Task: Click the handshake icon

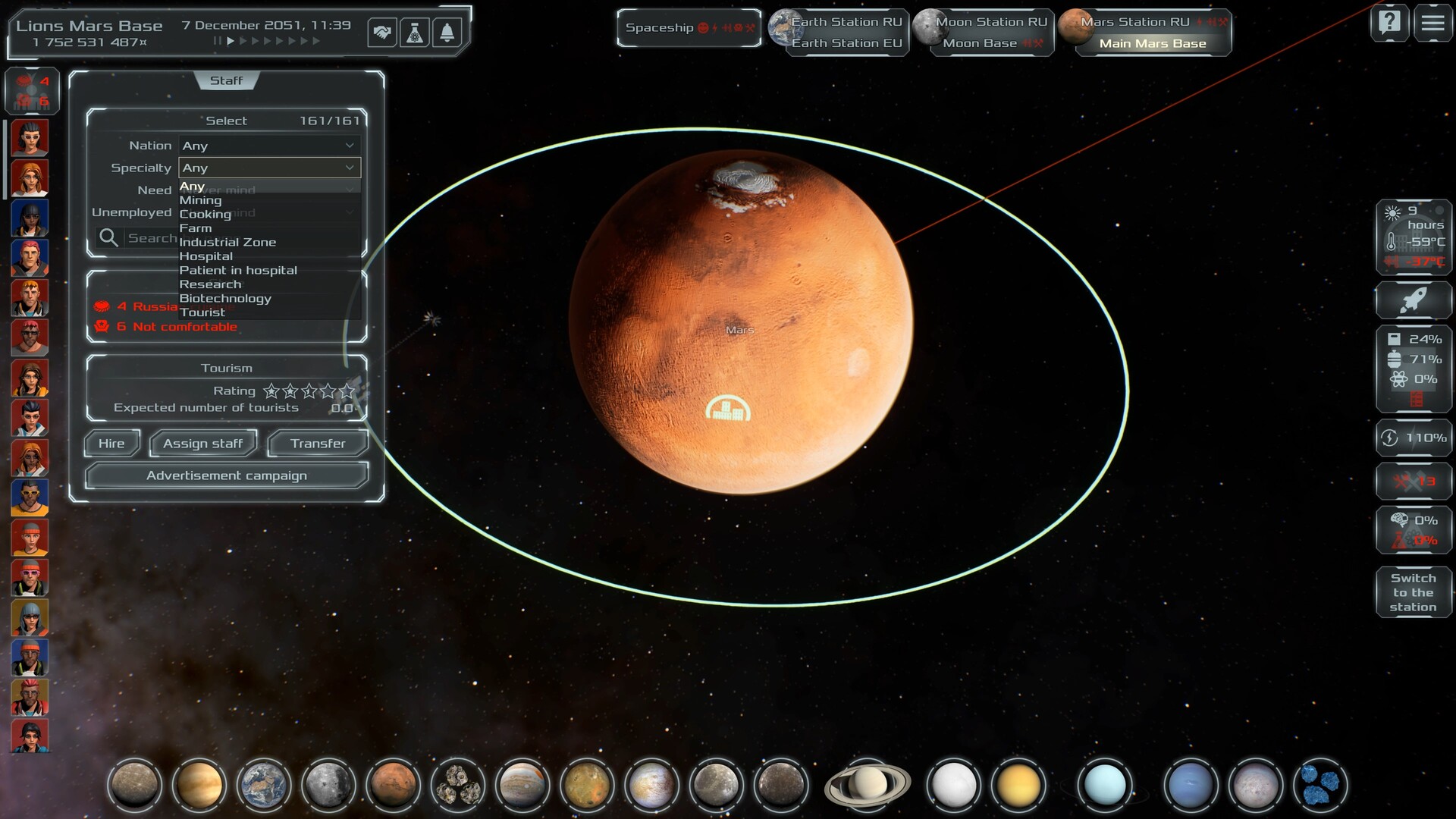Action: pyautogui.click(x=382, y=33)
